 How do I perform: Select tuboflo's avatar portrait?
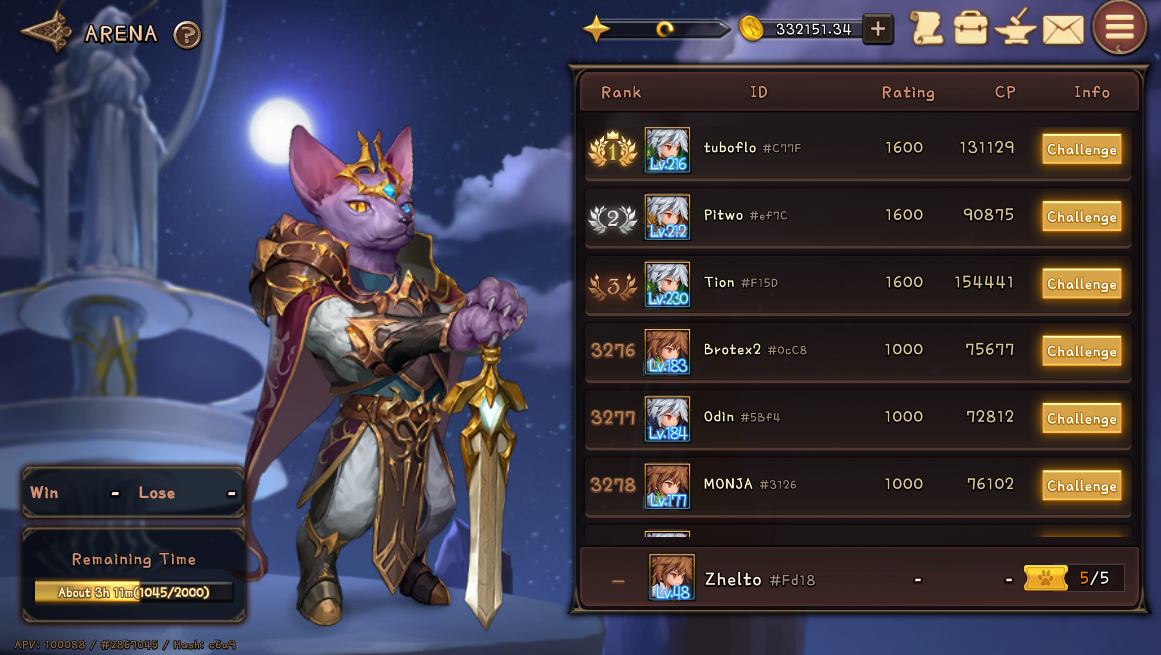pos(667,150)
